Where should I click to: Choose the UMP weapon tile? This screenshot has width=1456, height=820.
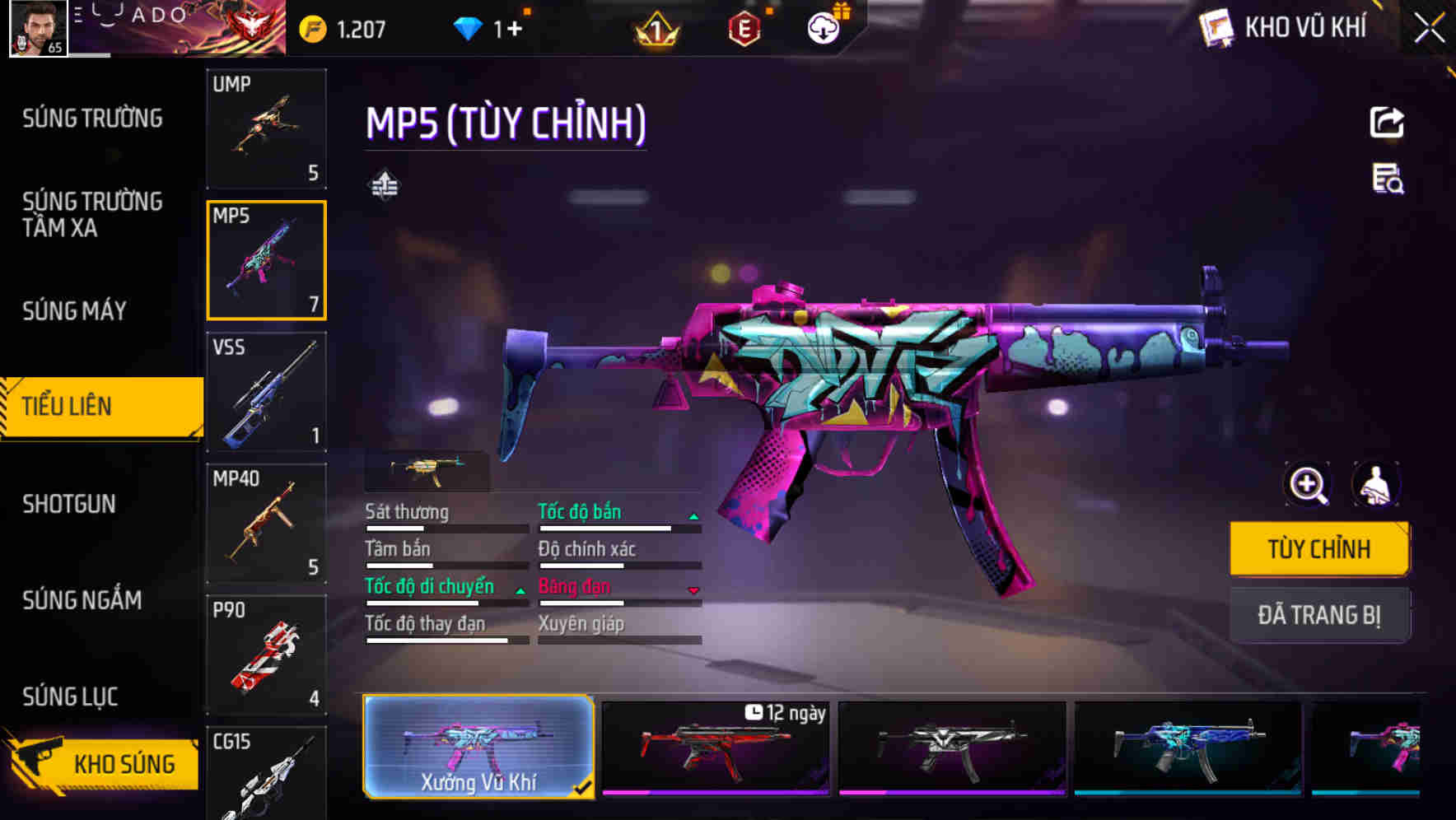point(266,129)
